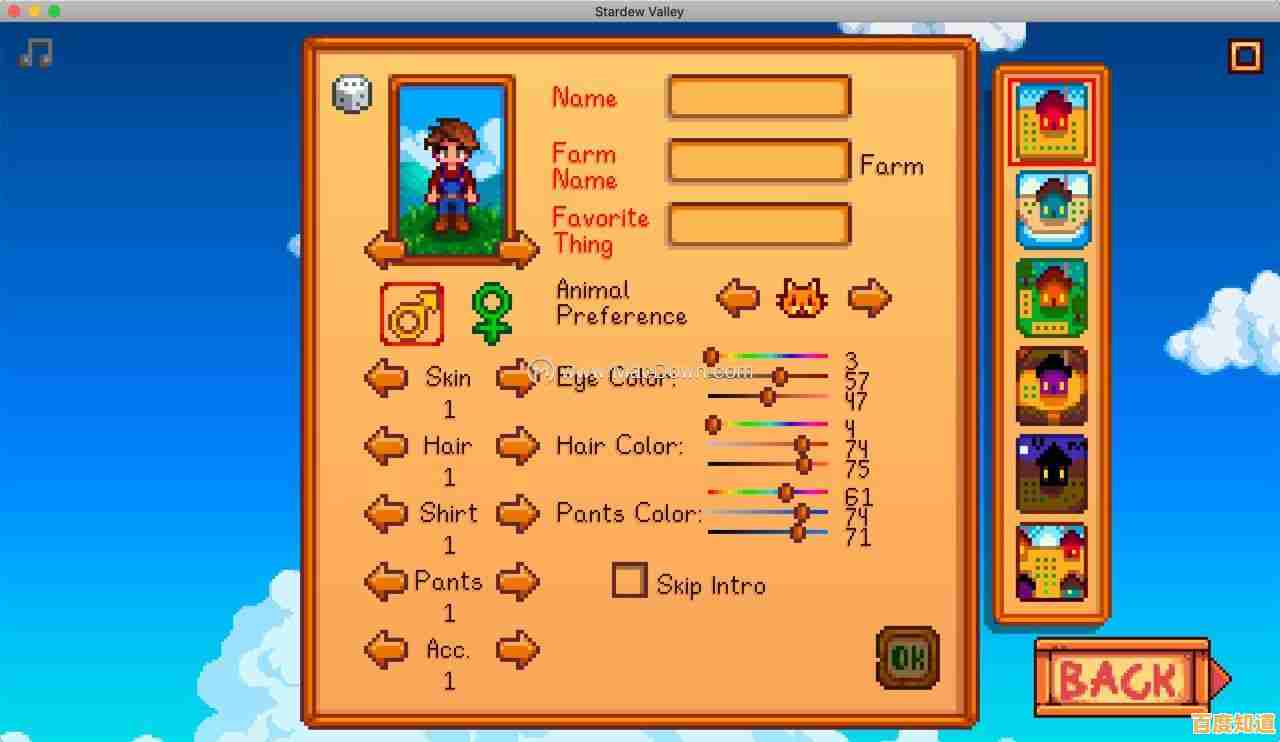Enable the Skip Intro checkbox
The image size is (1280, 742).
(629, 580)
